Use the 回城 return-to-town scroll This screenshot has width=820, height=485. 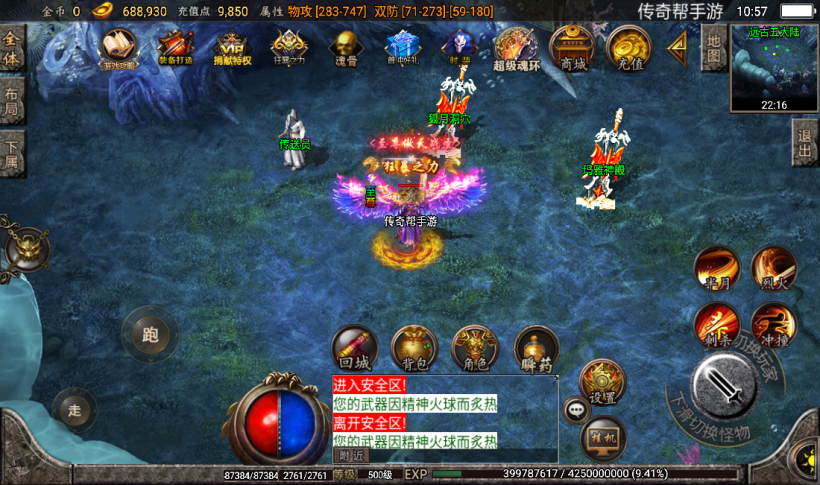pos(354,348)
